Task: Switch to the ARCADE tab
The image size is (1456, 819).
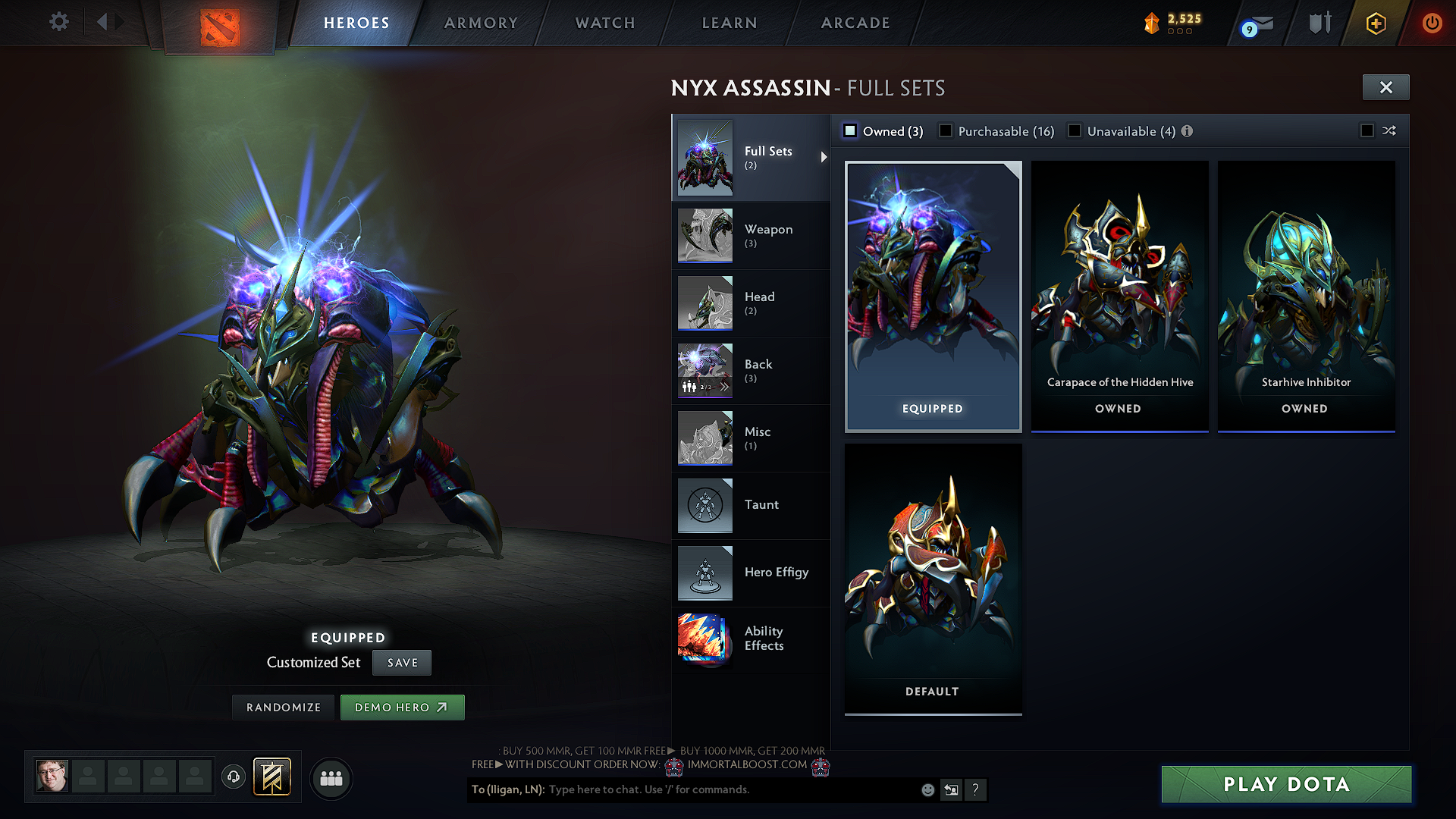Action: [x=855, y=23]
